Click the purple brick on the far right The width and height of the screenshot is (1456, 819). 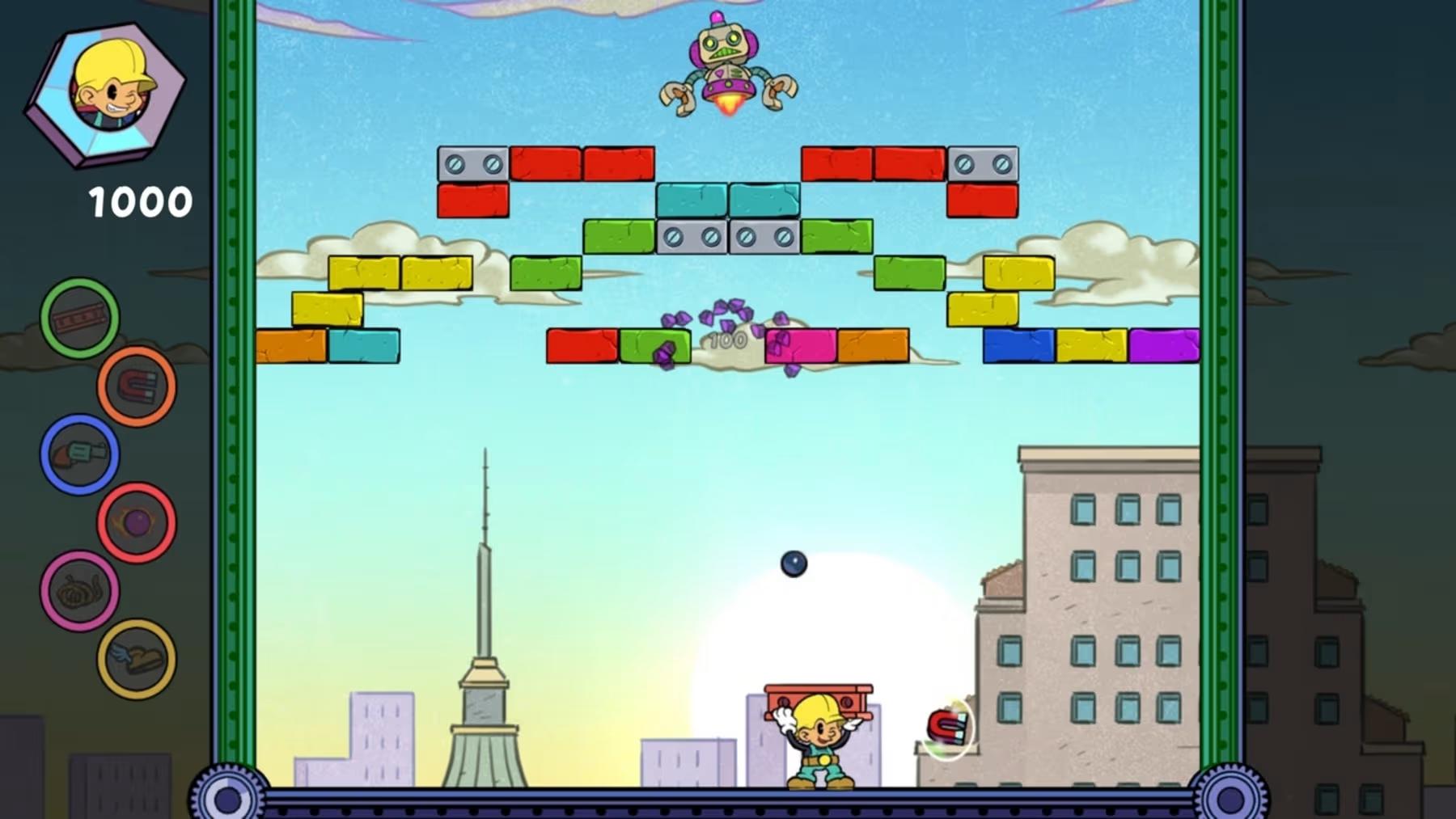(1165, 345)
